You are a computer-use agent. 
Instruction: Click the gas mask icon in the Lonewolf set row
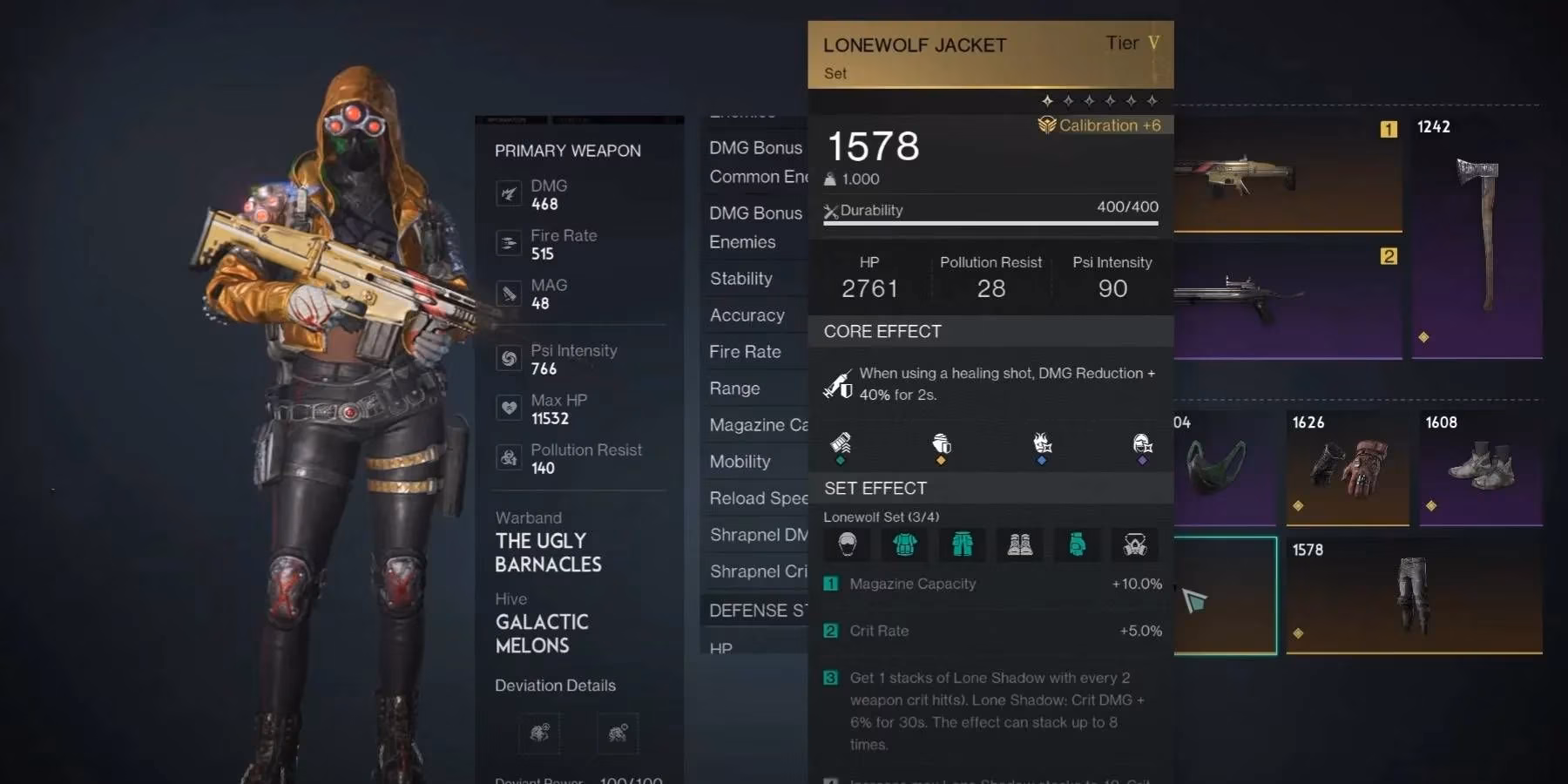point(1136,544)
